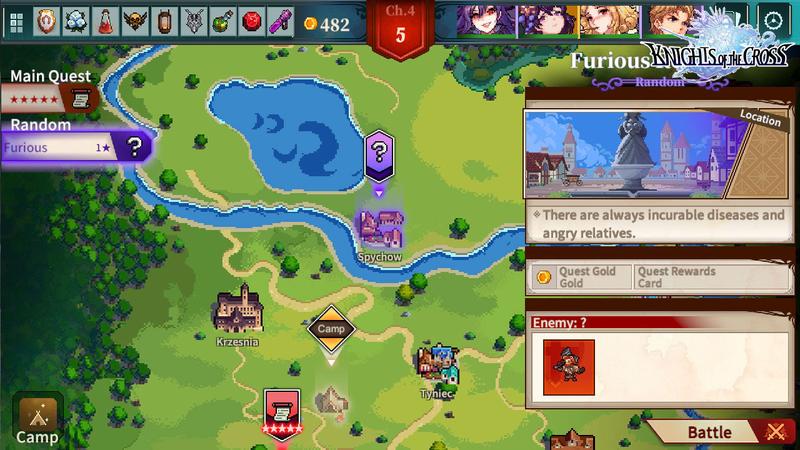Select the red potion flask item
The width and height of the screenshot is (800, 450).
(x=105, y=22)
